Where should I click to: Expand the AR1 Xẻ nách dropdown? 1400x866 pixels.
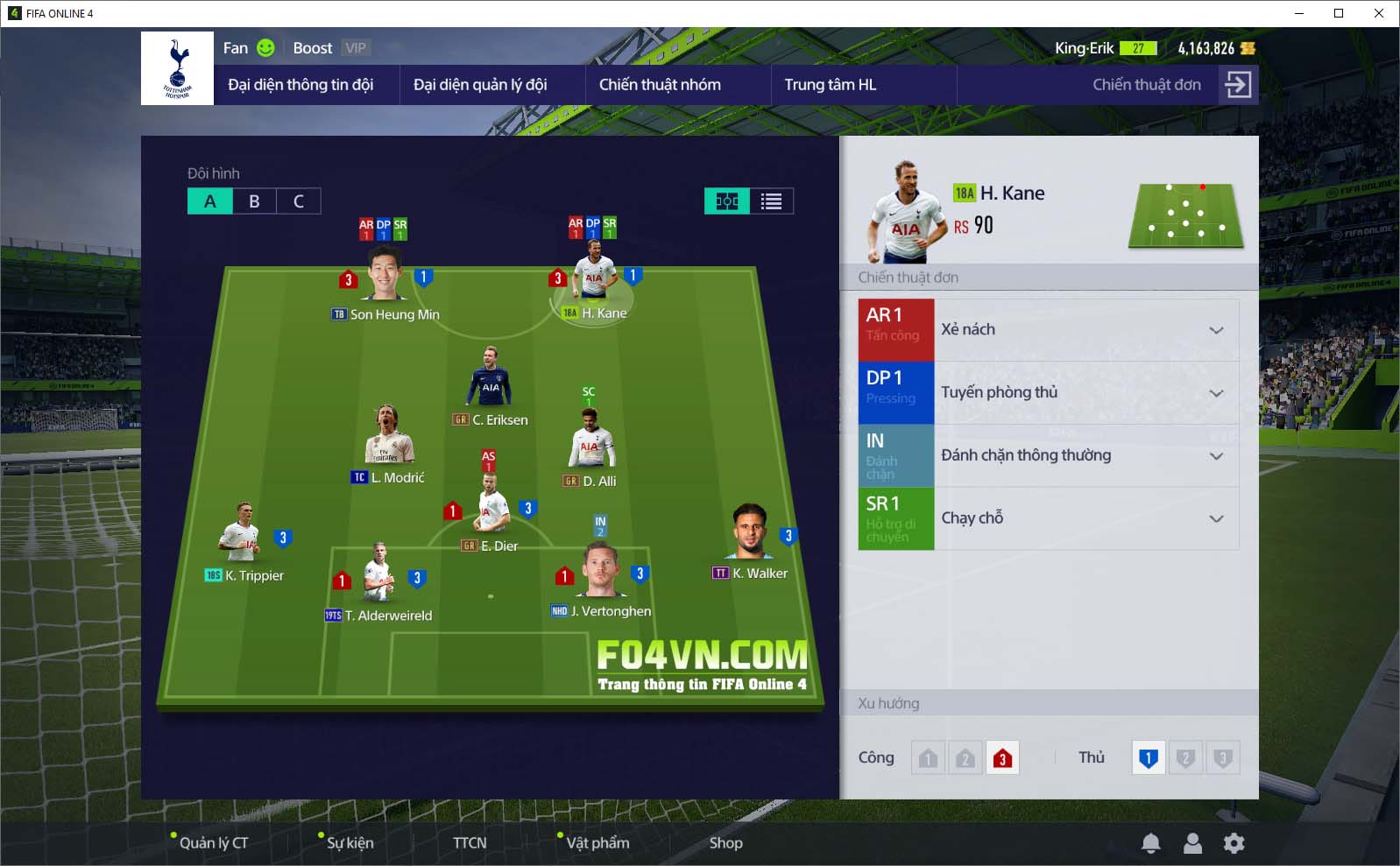click(1216, 330)
